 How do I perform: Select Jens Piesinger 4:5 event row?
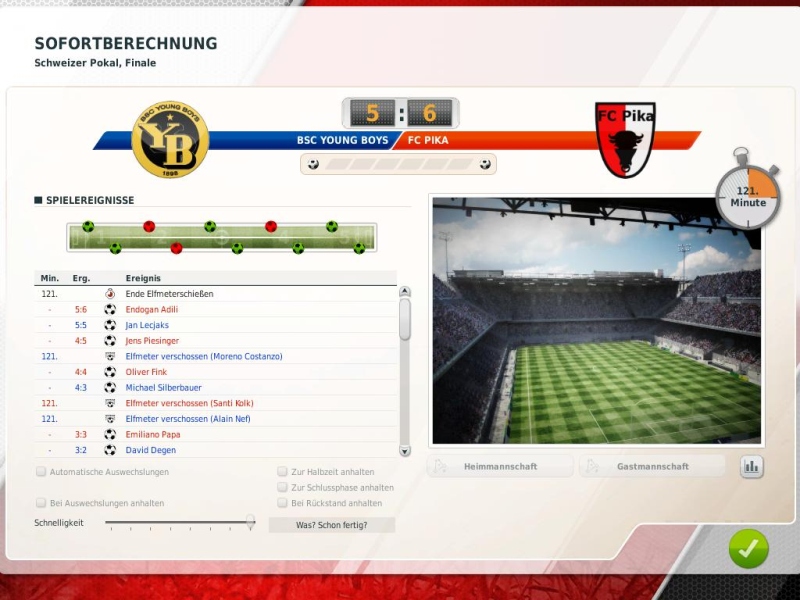[153, 341]
